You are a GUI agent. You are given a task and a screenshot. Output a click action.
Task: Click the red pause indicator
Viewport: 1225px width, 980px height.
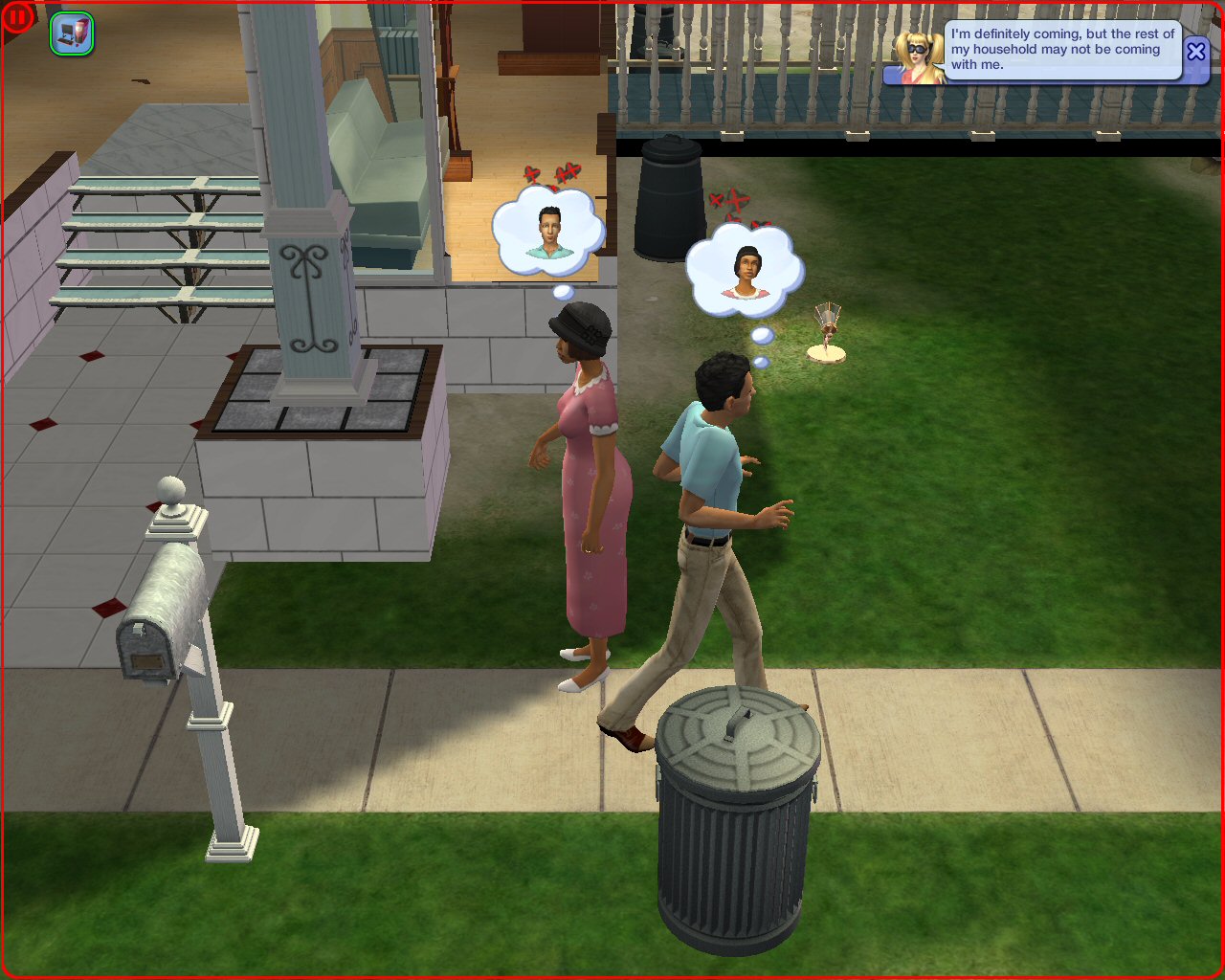click(18, 16)
